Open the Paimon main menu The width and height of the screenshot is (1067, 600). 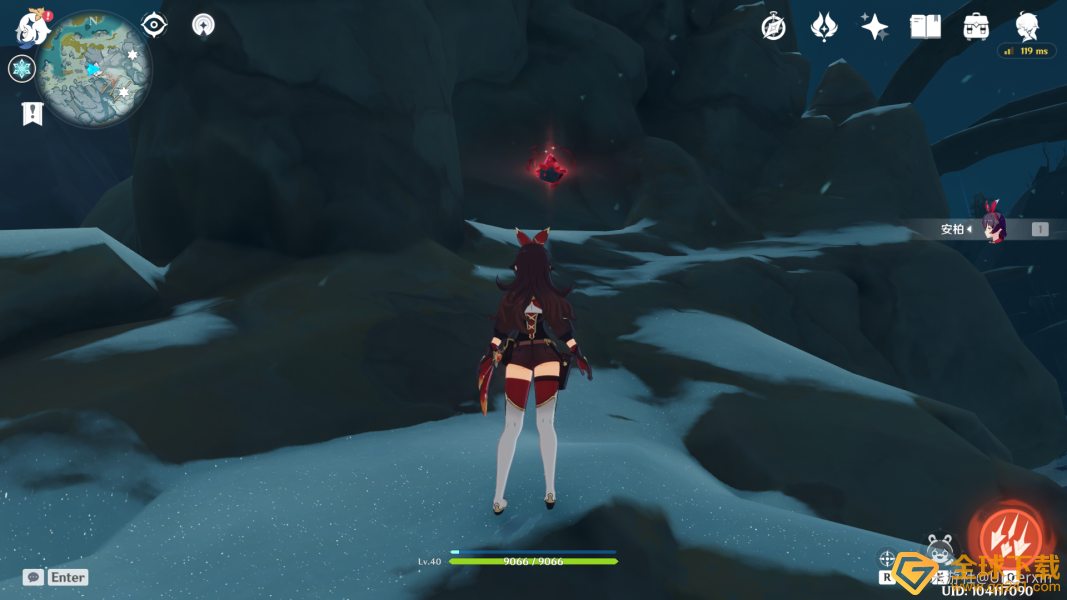point(33,28)
